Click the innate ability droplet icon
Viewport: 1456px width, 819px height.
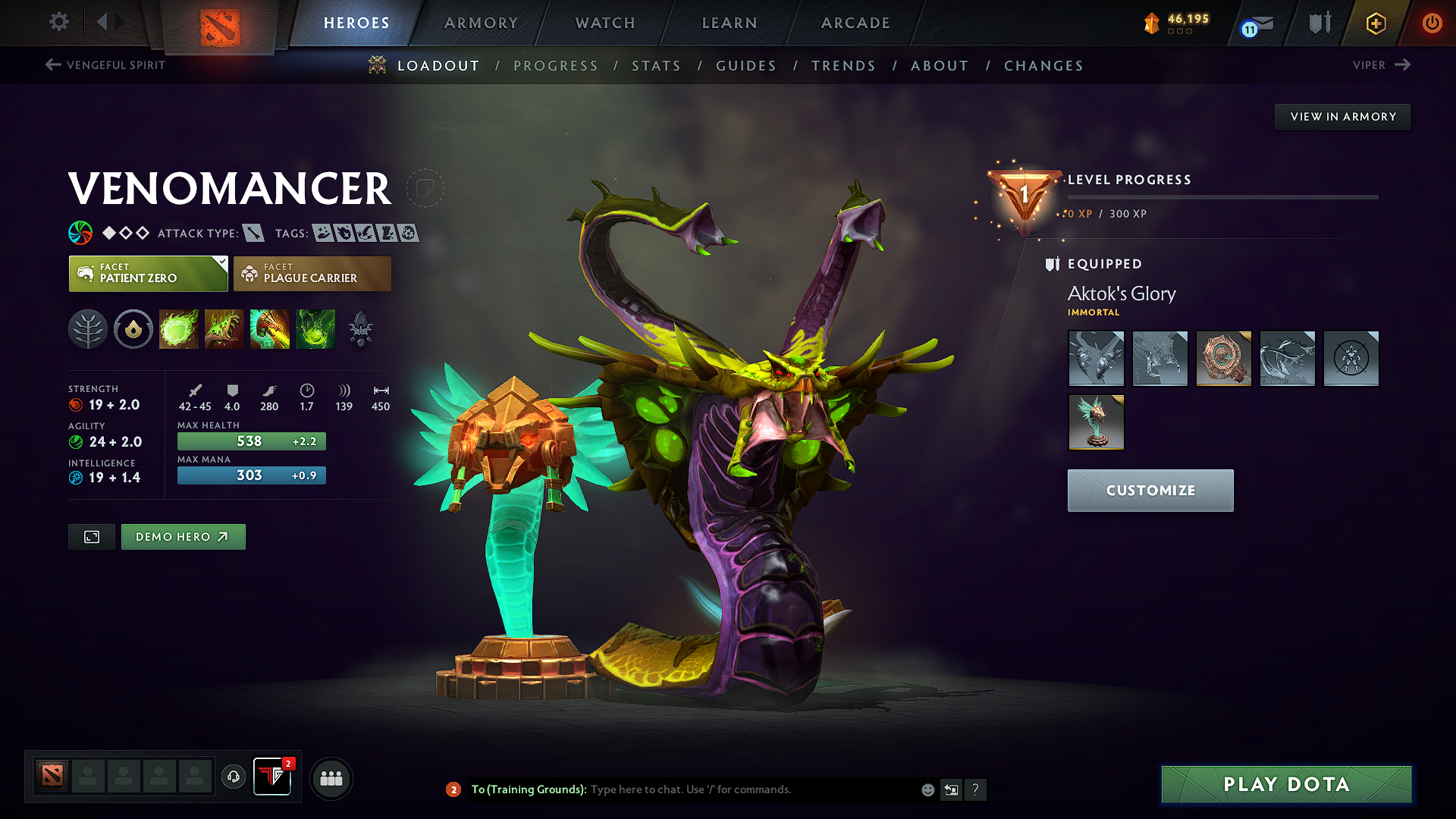[133, 328]
